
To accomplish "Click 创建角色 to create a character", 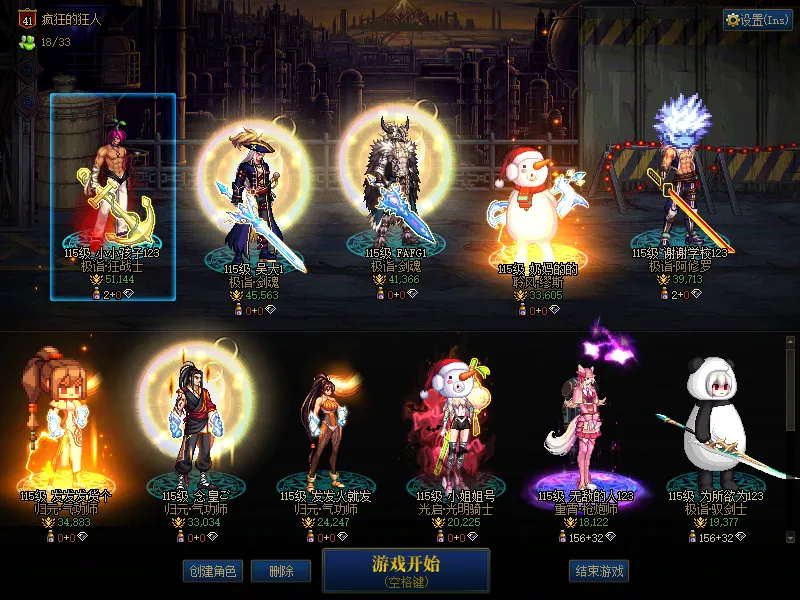I will point(211,571).
